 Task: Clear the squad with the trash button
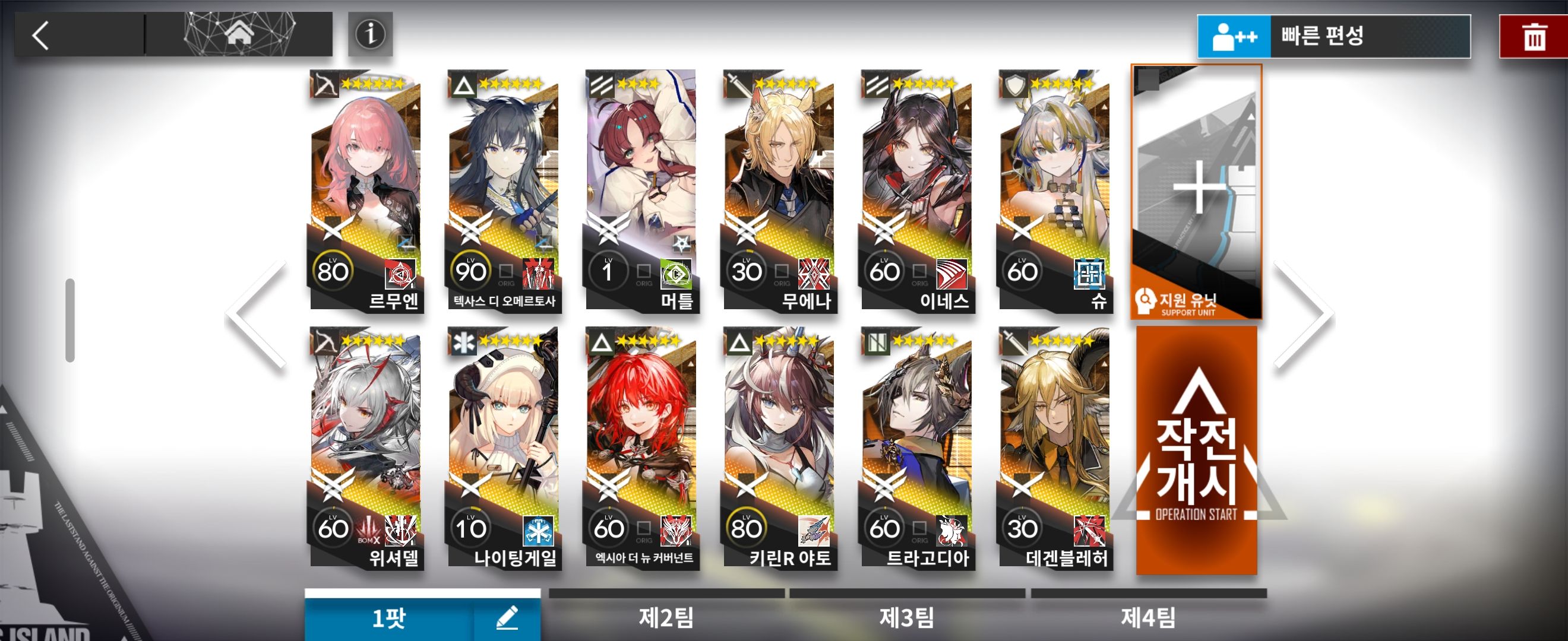(1533, 37)
